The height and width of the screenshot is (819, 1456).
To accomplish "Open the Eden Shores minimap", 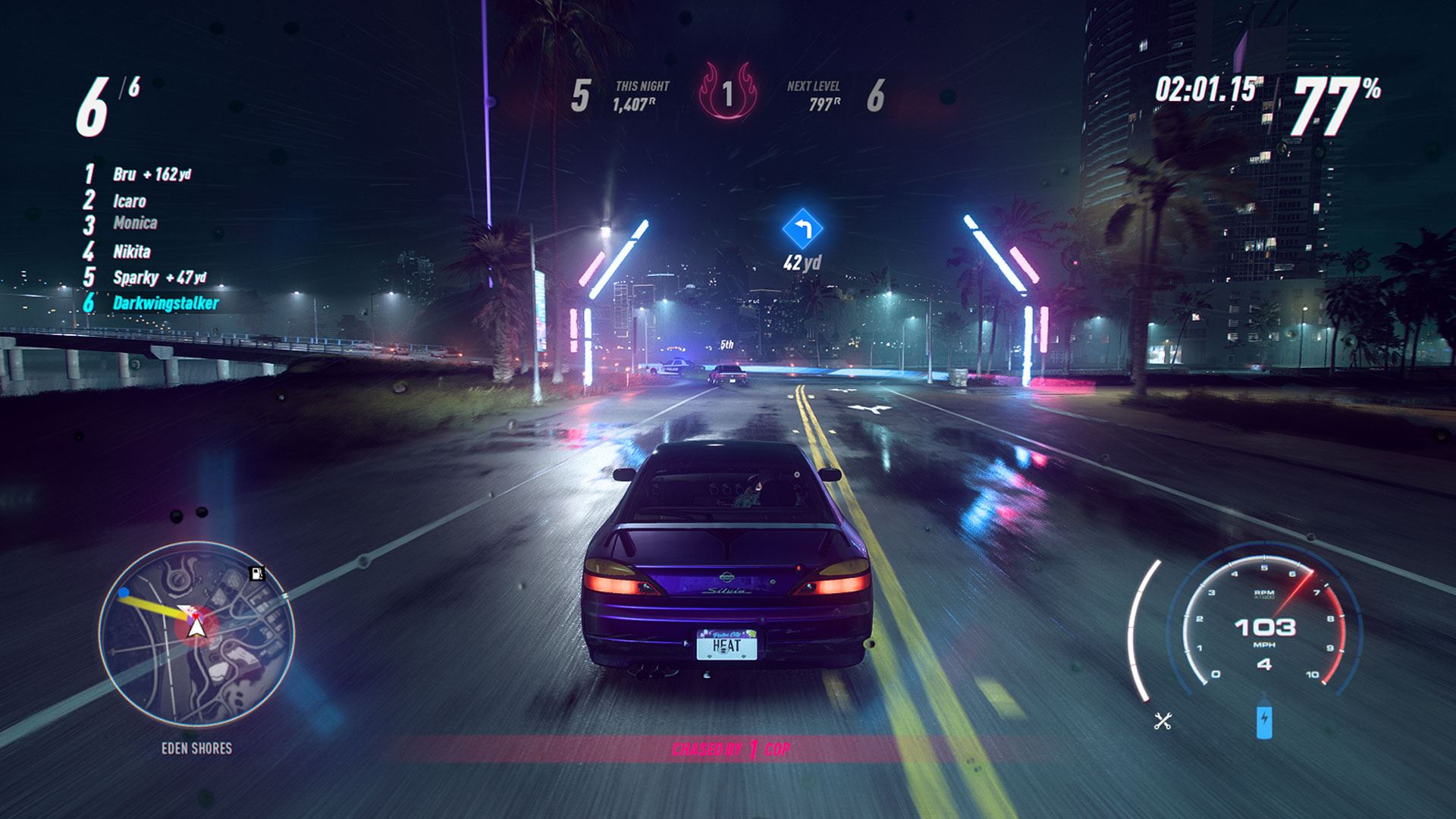I will [196, 632].
